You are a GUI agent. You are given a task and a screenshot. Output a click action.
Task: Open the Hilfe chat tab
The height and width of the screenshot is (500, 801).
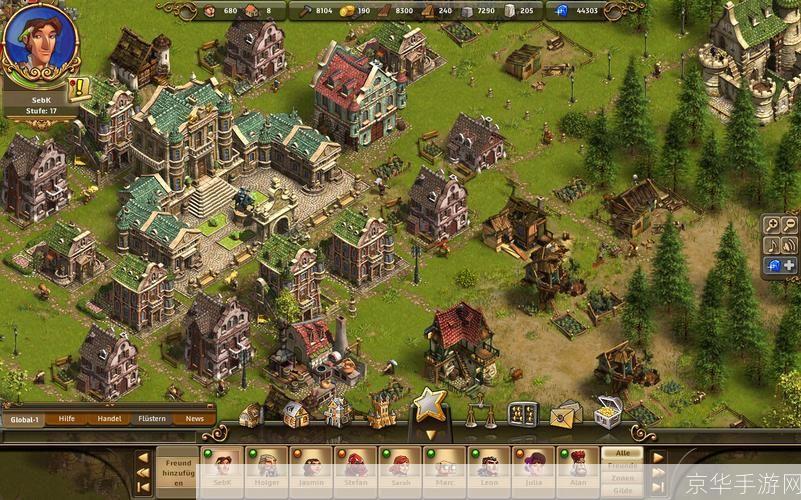click(67, 419)
